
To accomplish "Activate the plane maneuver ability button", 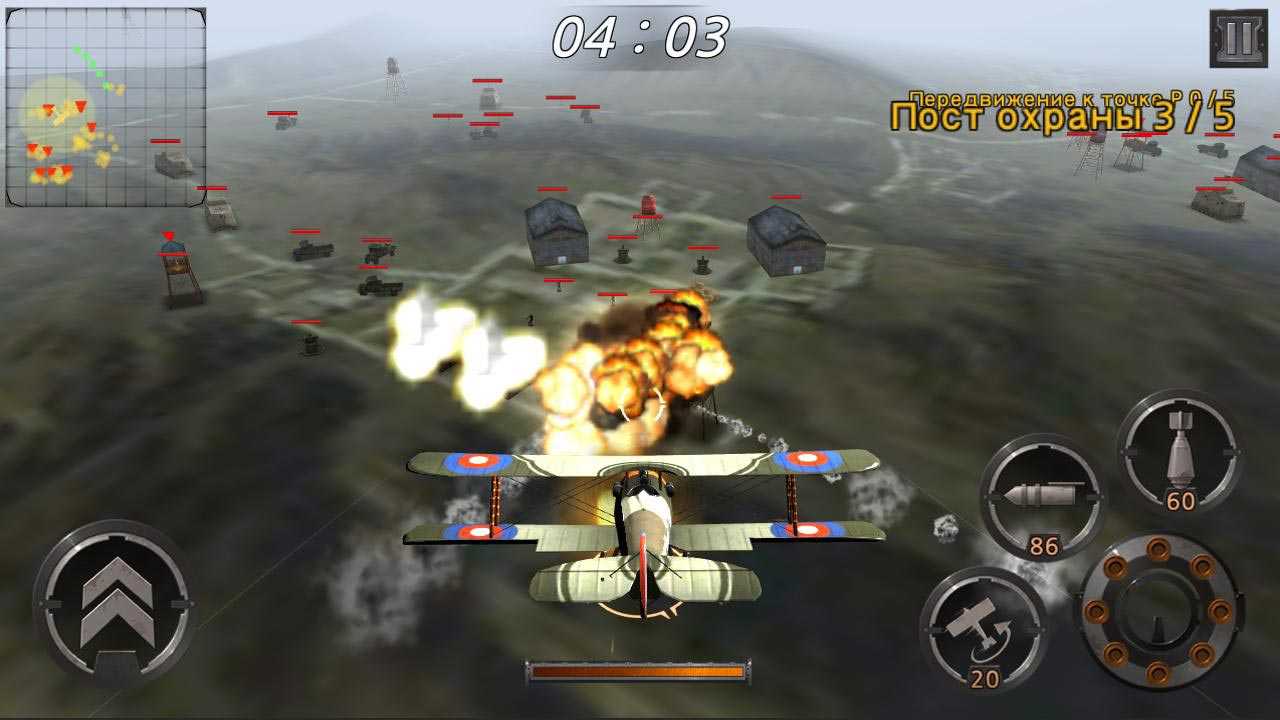I will point(984,630).
